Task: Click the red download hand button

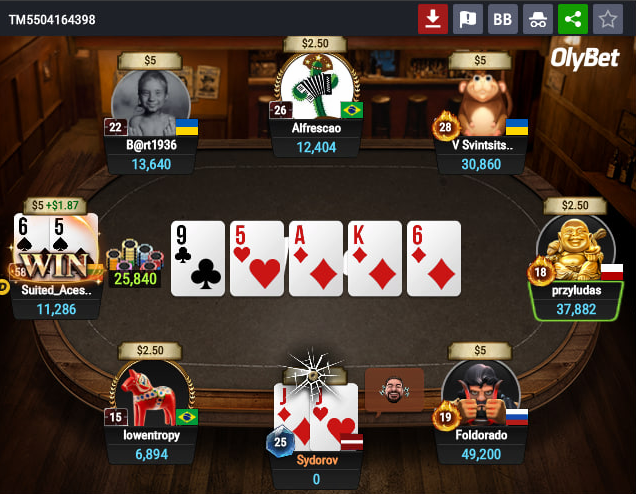Action: (x=433, y=19)
